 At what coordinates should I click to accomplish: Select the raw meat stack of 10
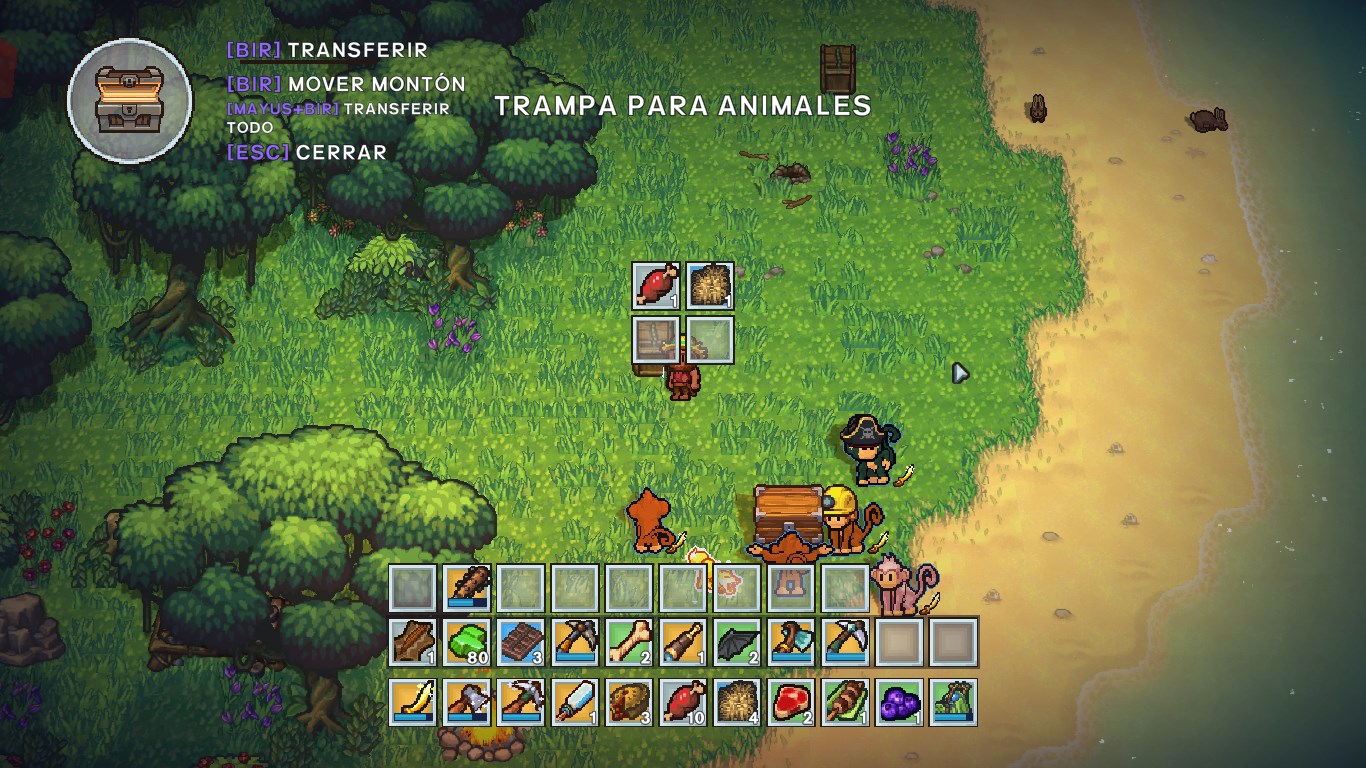click(x=684, y=700)
